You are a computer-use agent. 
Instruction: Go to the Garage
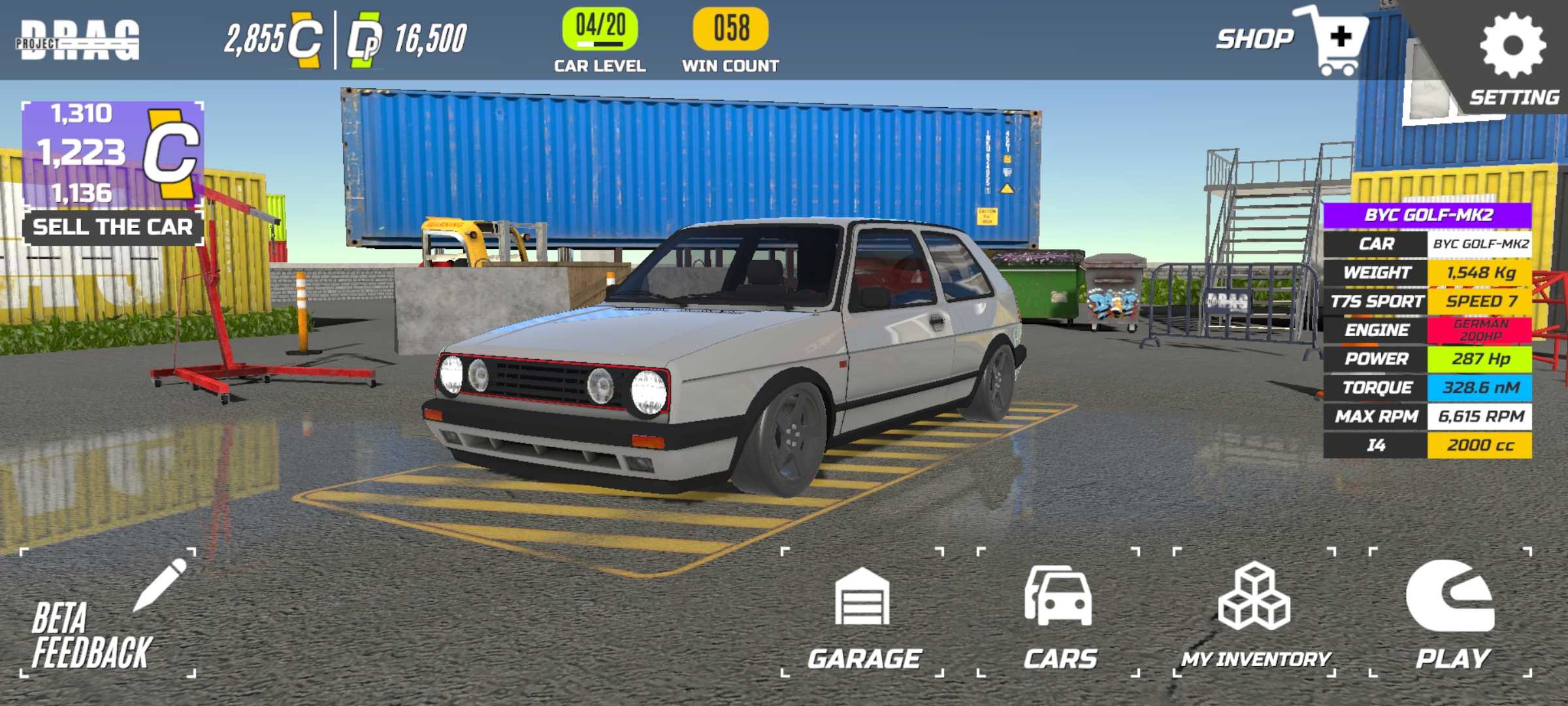click(863, 614)
